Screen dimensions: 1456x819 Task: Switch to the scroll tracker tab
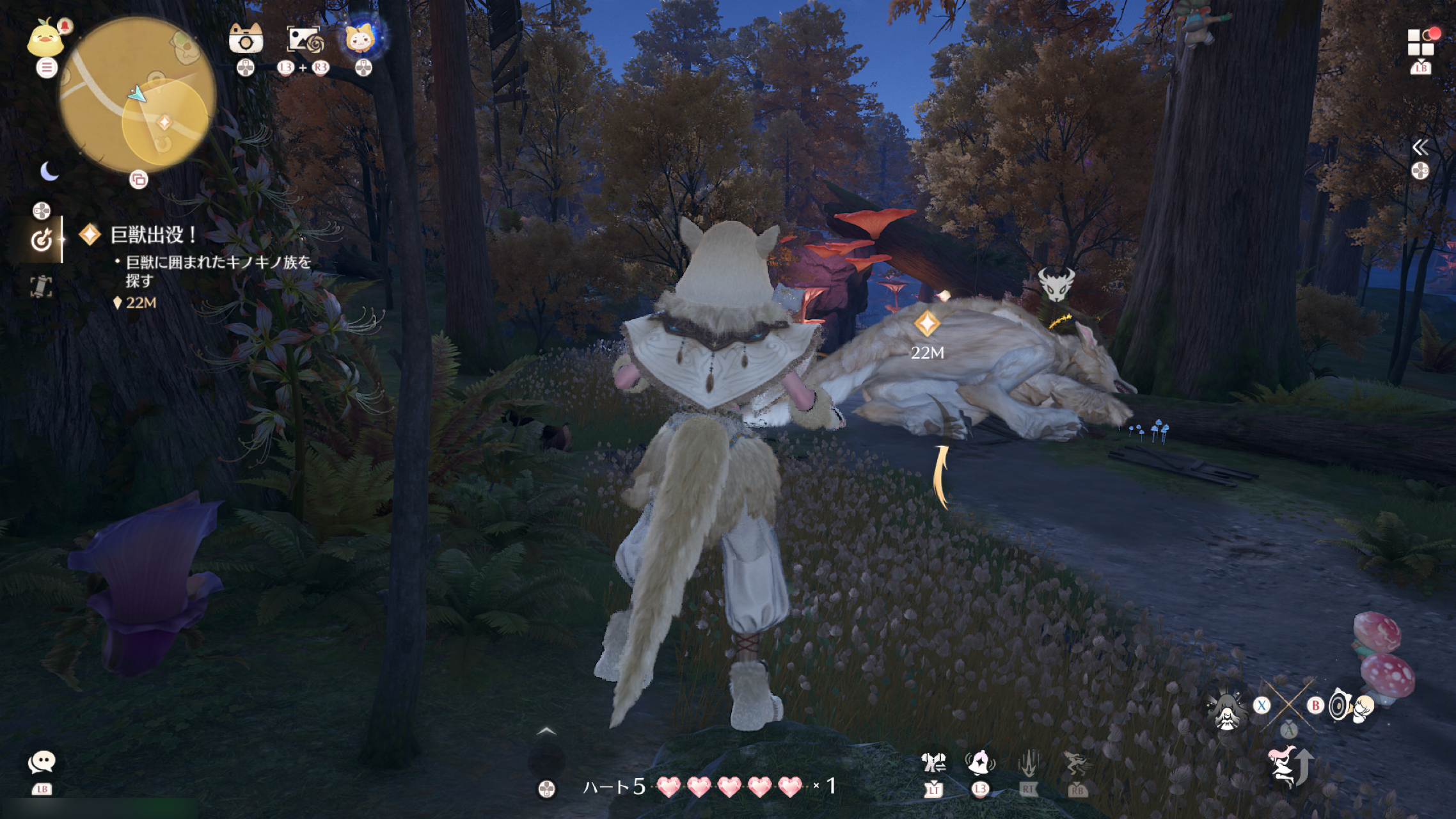tap(42, 286)
